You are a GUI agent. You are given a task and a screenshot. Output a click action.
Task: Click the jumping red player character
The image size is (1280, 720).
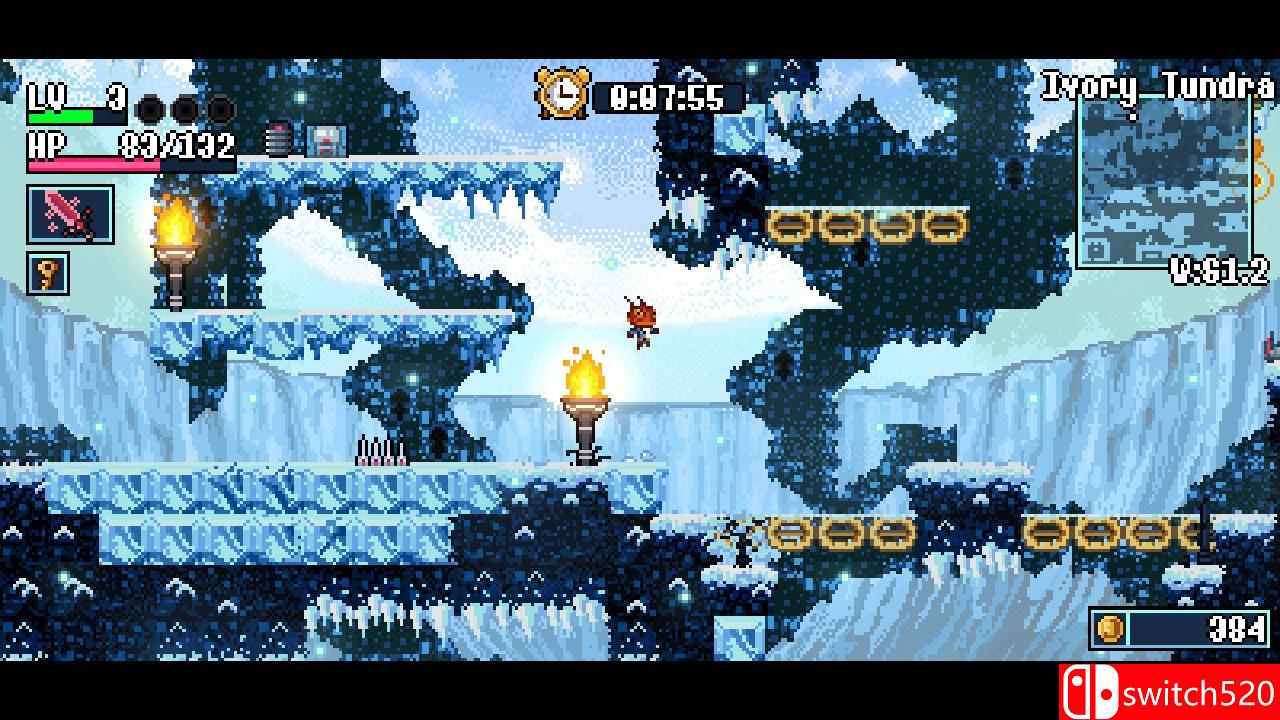(x=640, y=320)
